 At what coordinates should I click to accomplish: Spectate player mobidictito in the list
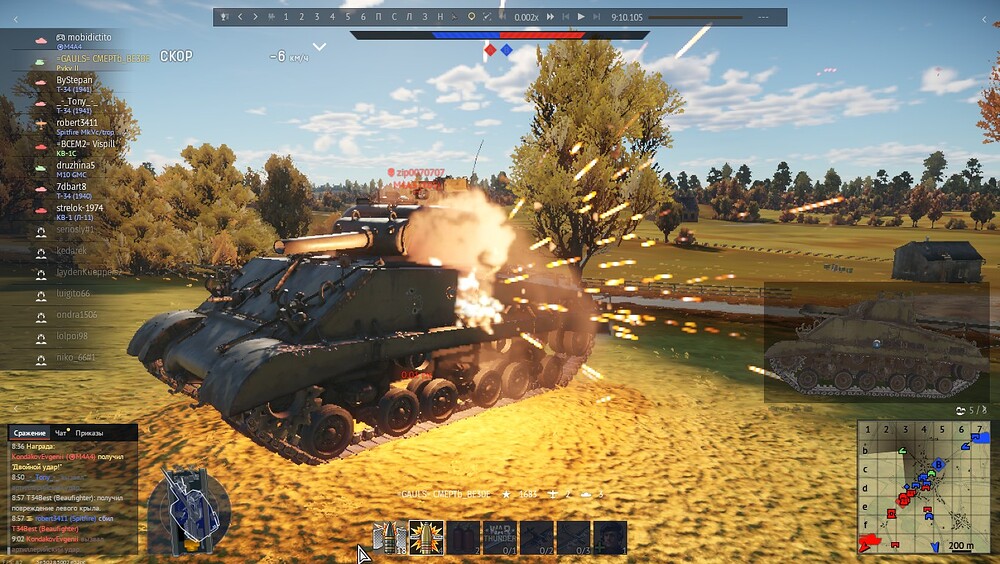[84, 37]
